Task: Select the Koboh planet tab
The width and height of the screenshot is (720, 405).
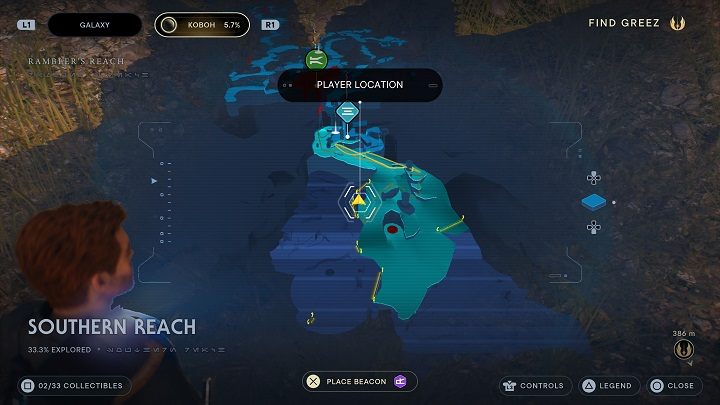Action: click(203, 23)
